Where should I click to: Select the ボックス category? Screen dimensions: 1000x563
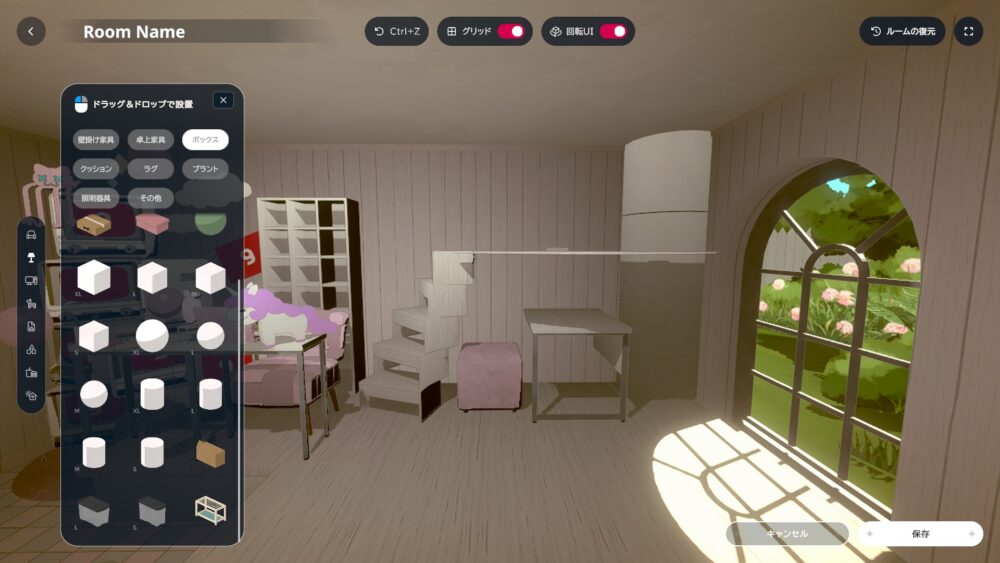[x=205, y=139]
